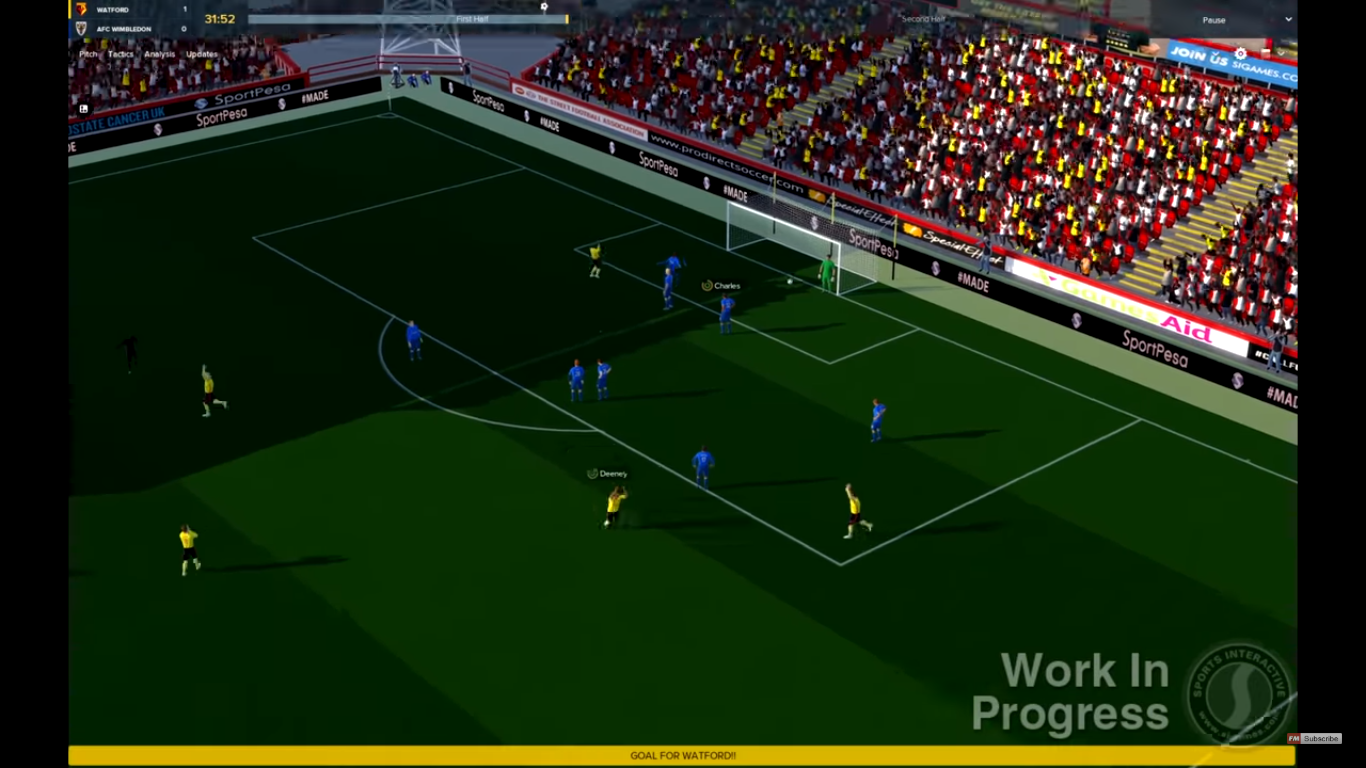The width and height of the screenshot is (1366, 768).
Task: Open the Updates tab
Action: pos(200,53)
